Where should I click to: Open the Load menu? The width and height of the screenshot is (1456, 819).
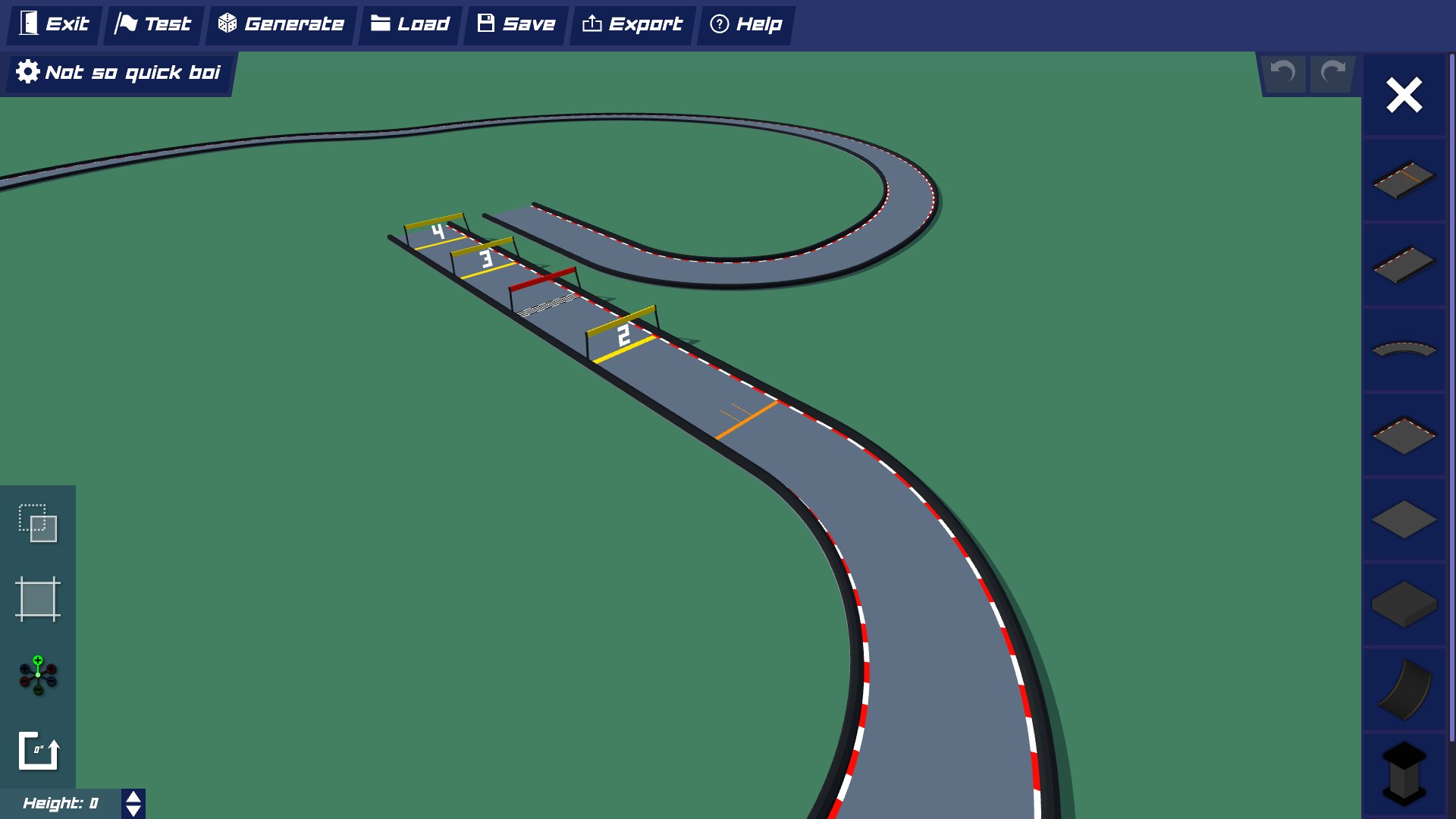click(409, 24)
